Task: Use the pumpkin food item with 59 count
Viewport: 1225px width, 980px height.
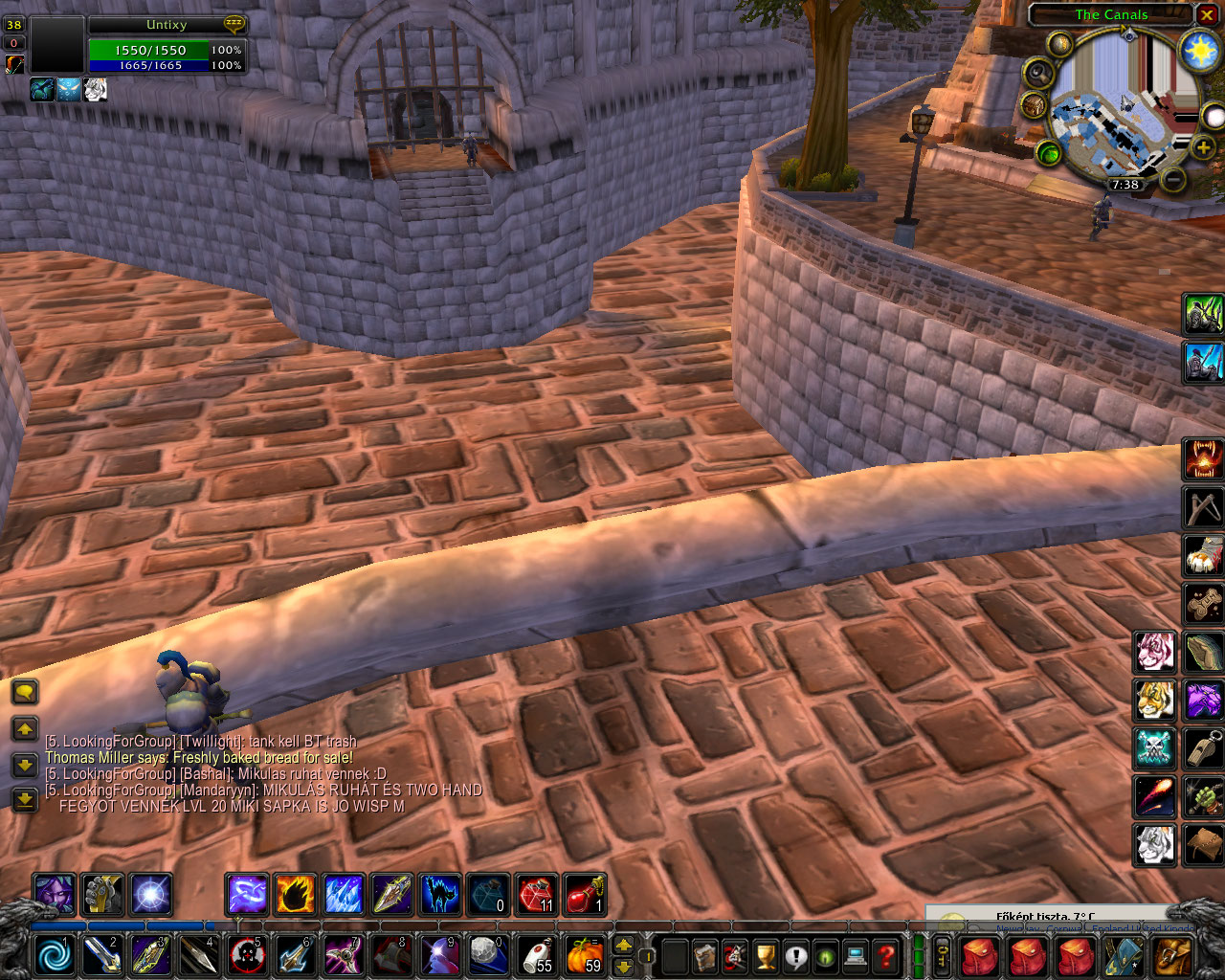Action: pos(583,955)
